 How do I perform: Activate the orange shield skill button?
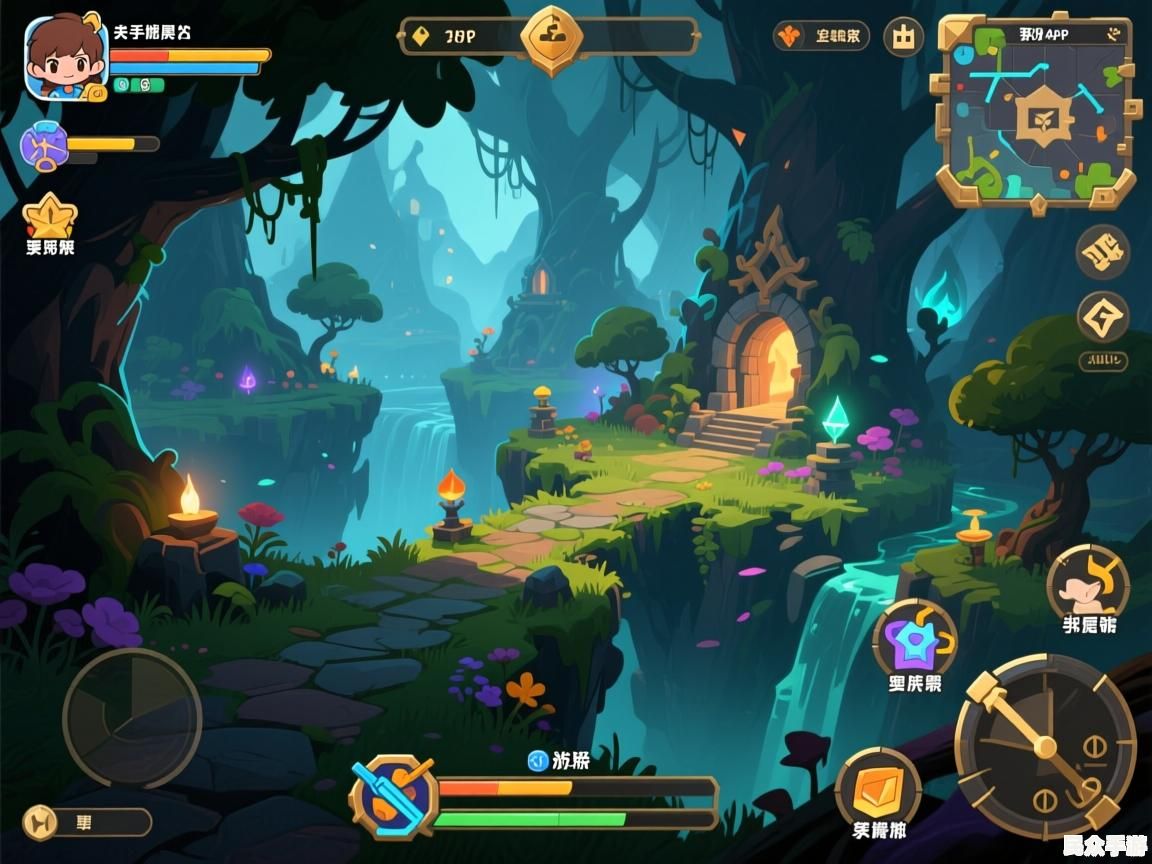coord(878,787)
